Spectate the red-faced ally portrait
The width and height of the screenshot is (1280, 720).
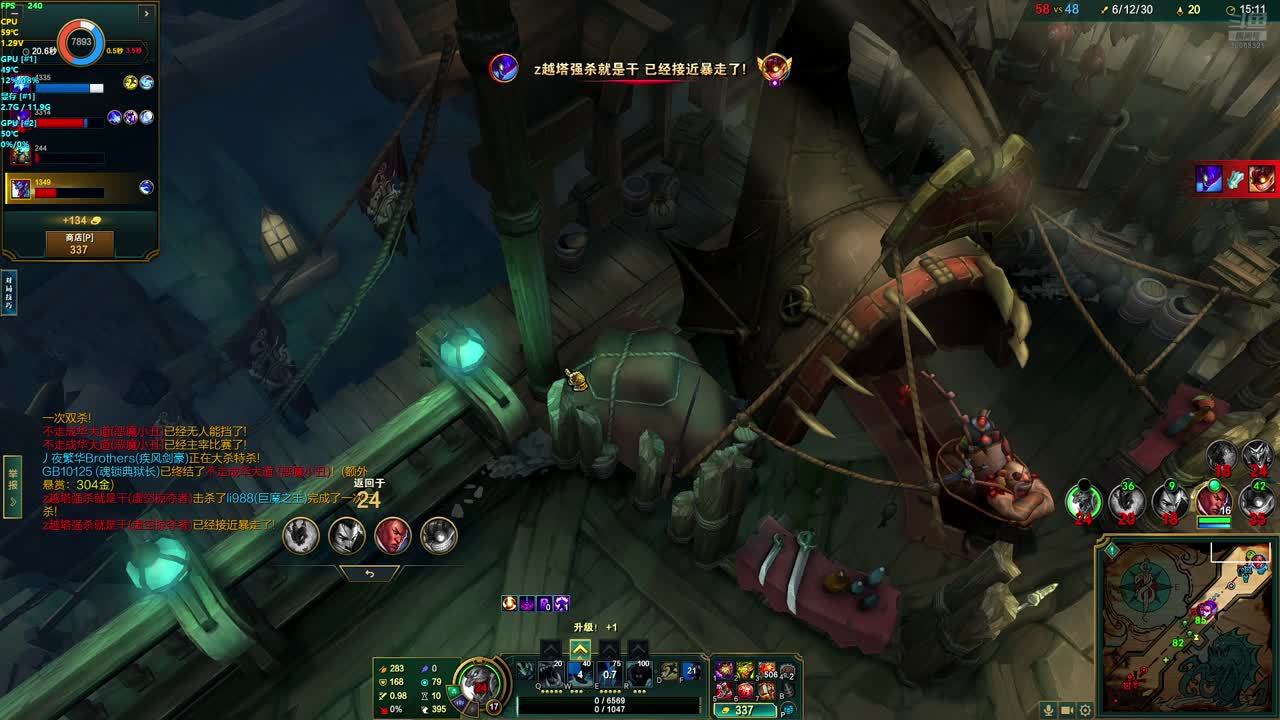pos(392,535)
